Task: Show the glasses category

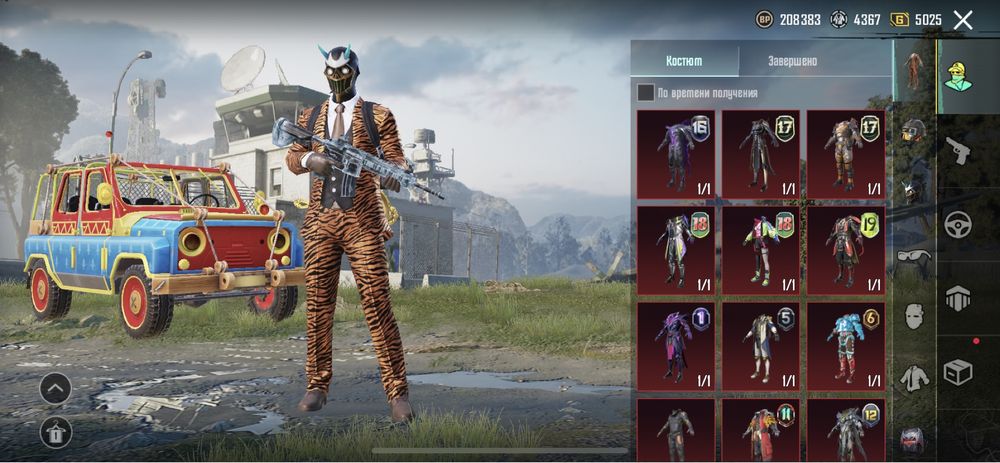Action: point(913,257)
